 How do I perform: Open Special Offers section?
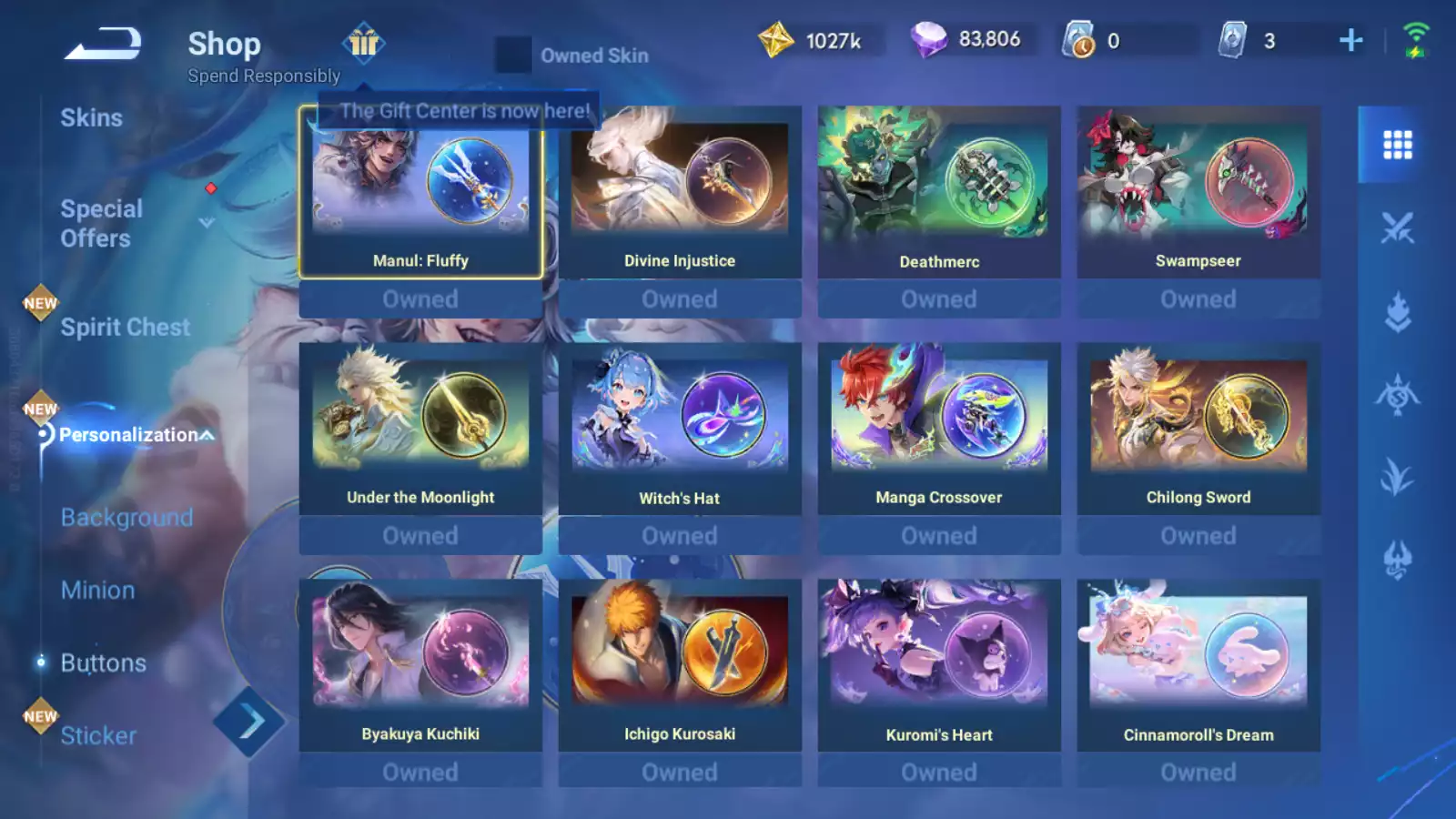point(102,223)
